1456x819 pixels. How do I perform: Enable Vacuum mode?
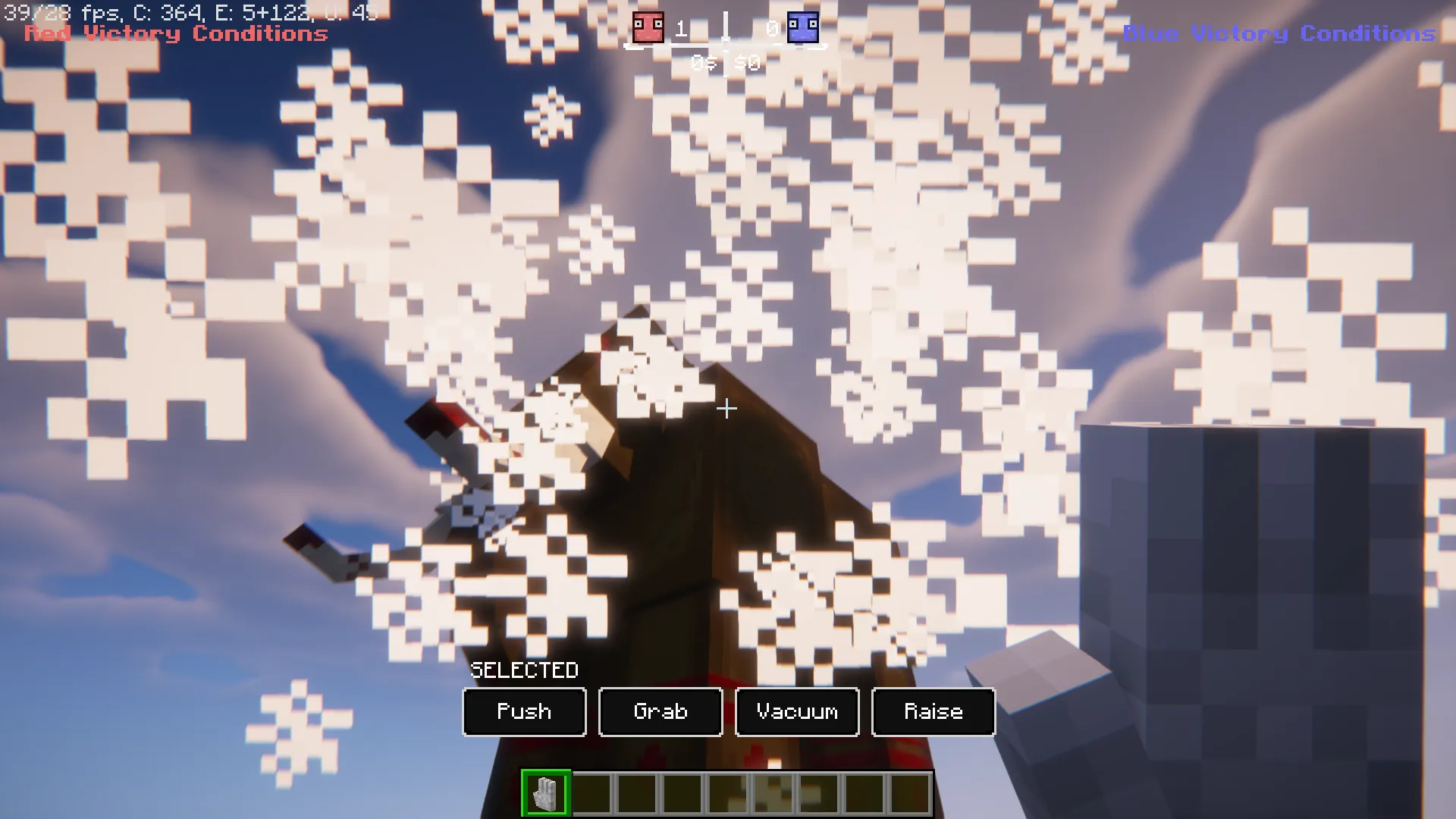(796, 712)
